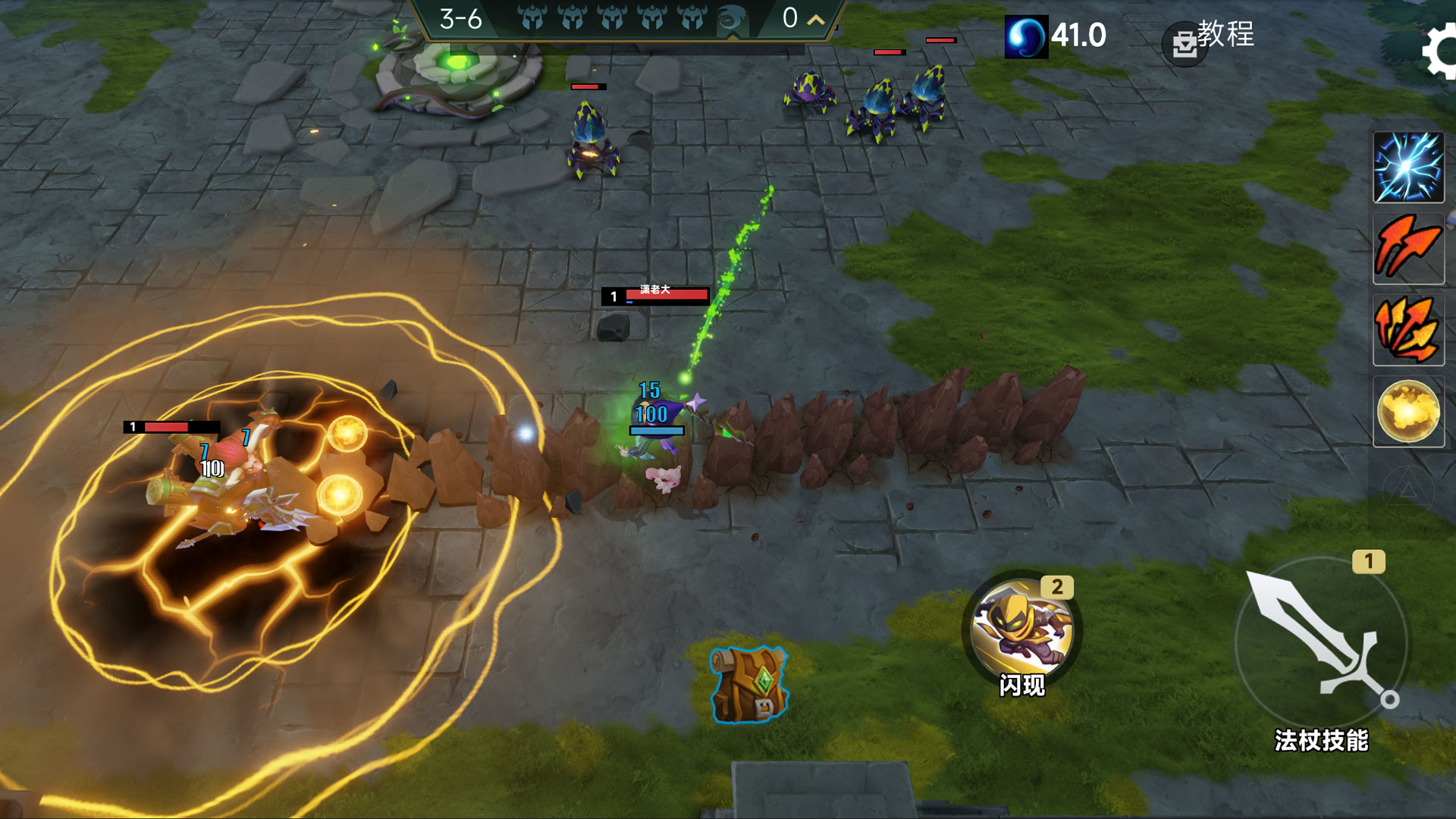The height and width of the screenshot is (819, 1456).
Task: Open the 教程 tutorial button
Action: click(1212, 38)
